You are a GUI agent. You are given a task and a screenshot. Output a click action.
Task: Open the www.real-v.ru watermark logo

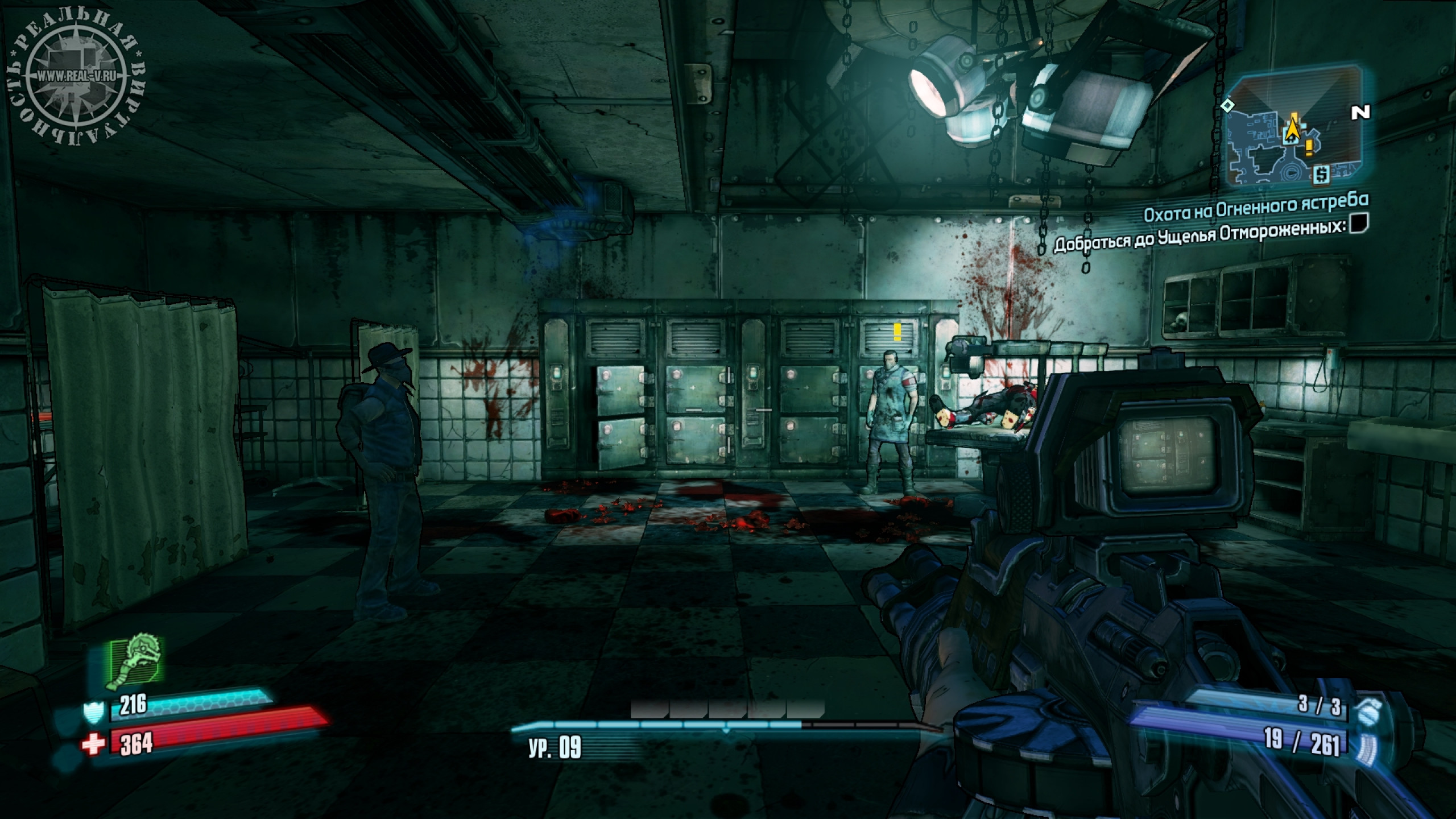point(76,76)
